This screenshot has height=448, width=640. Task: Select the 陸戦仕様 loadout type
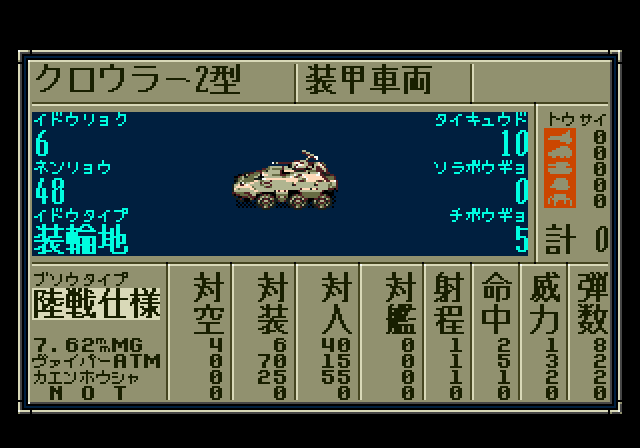coord(96,302)
